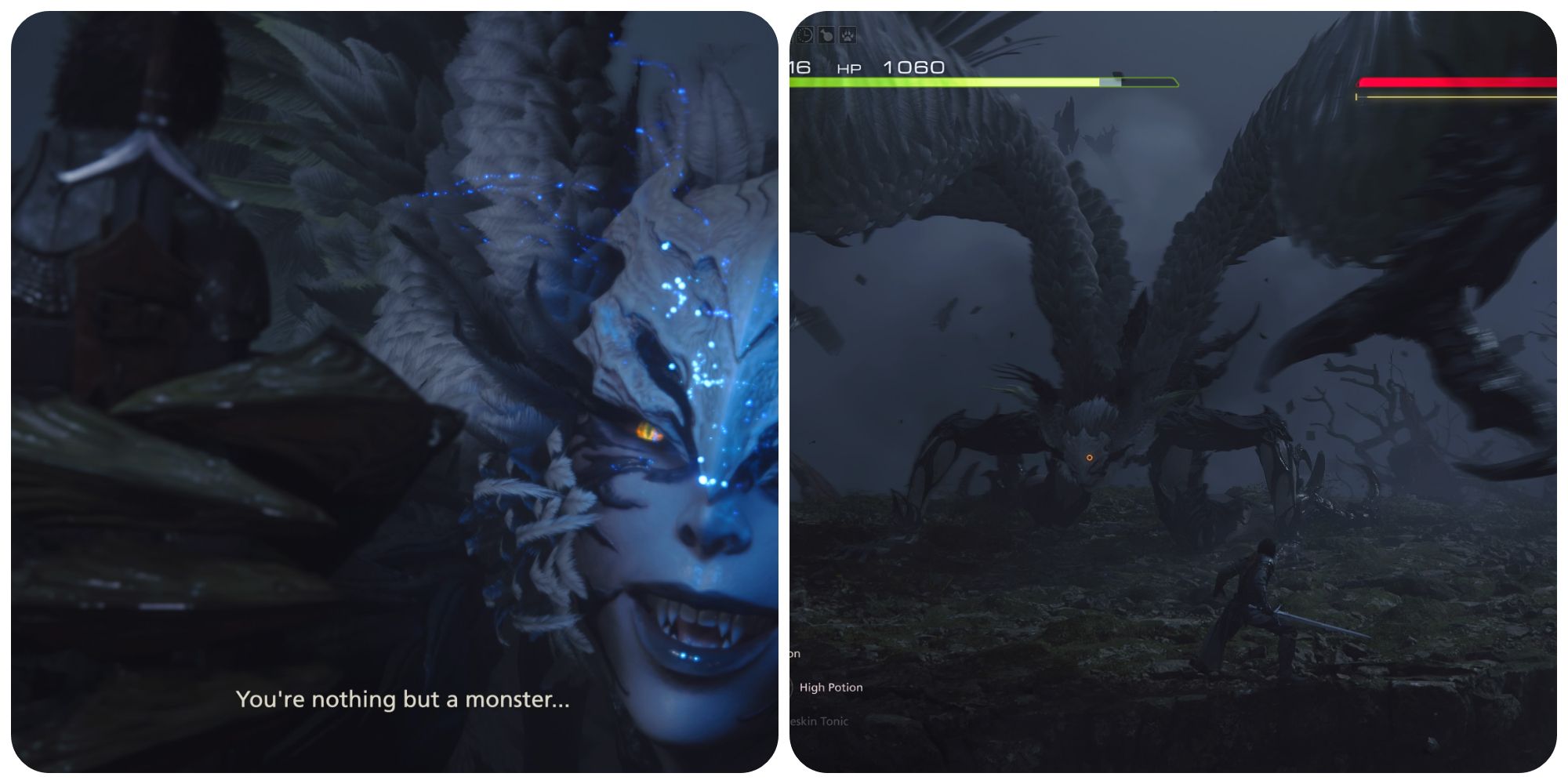Click the green player health bar

pos(941,80)
